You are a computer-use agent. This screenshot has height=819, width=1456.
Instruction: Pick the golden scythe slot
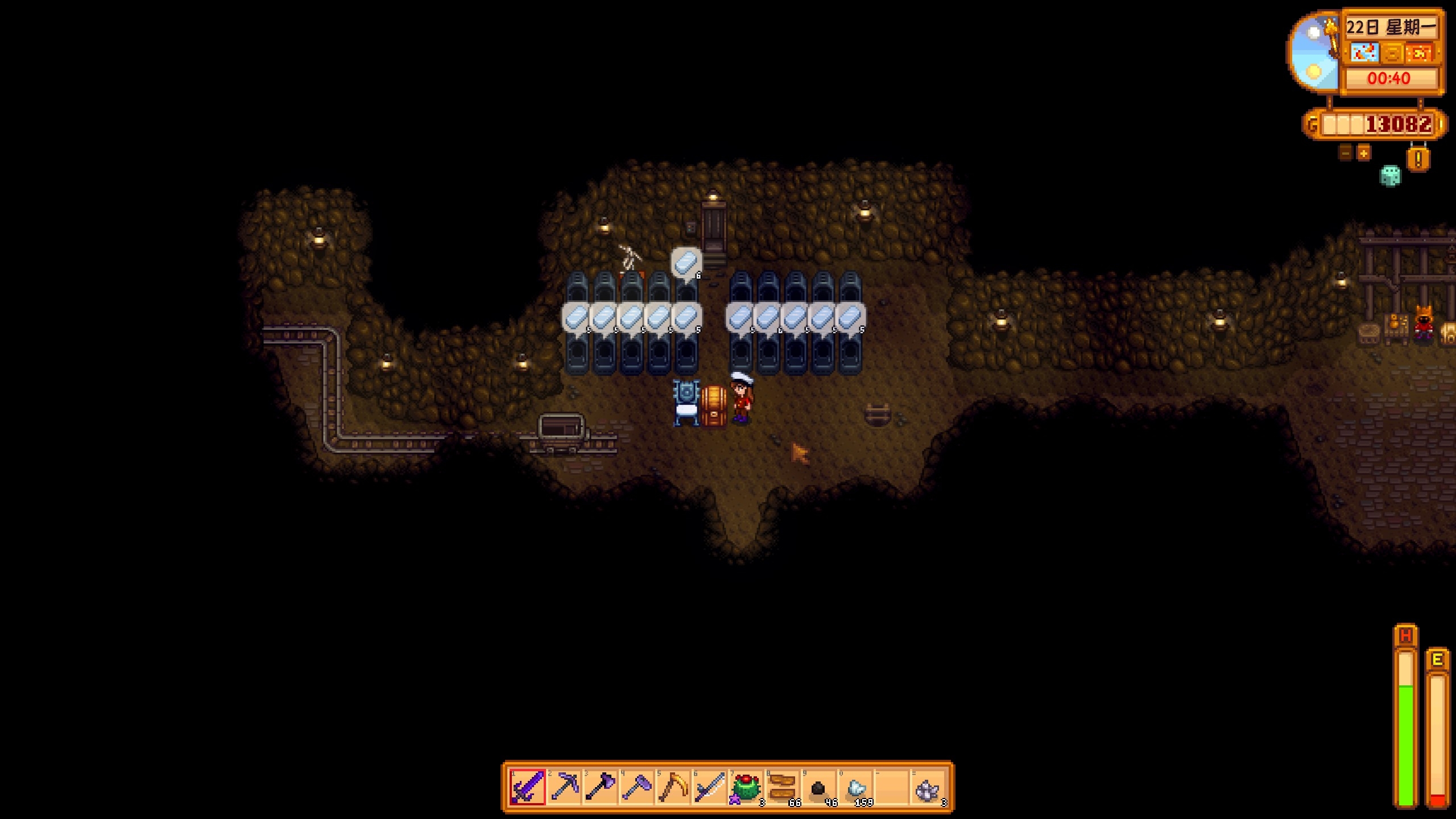click(673, 788)
